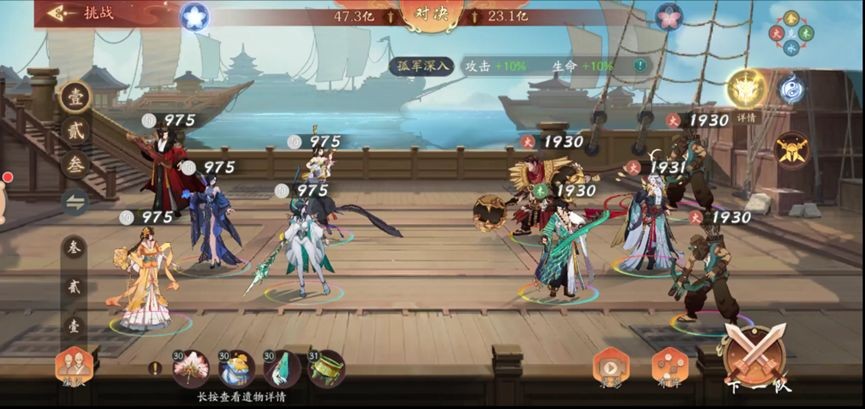The image size is (865, 409).
Task: Select the bronze cauldron relic
Action: 326,369
